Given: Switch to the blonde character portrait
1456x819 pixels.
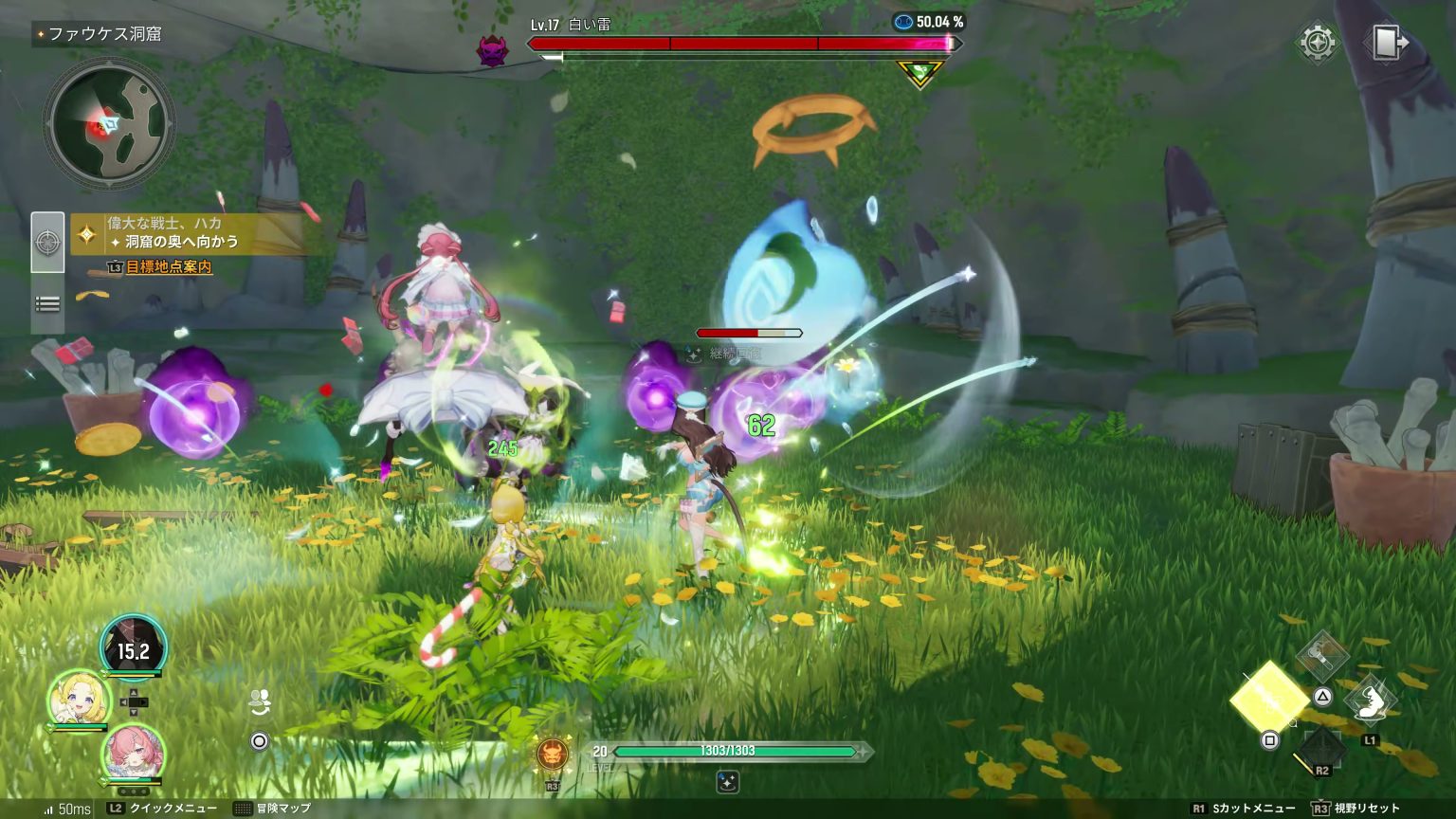Looking at the screenshot, I should coord(80,700).
